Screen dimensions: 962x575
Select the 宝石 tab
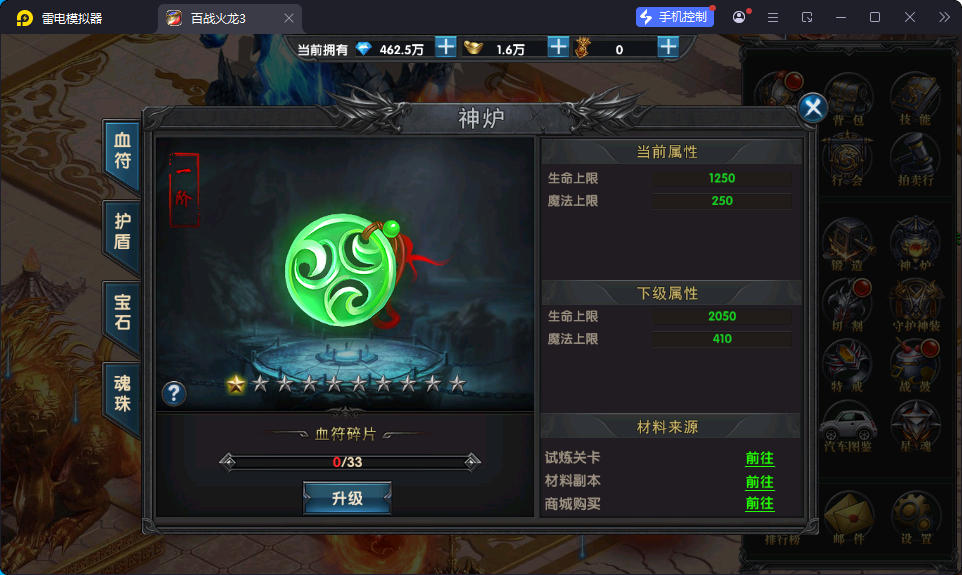(x=122, y=313)
